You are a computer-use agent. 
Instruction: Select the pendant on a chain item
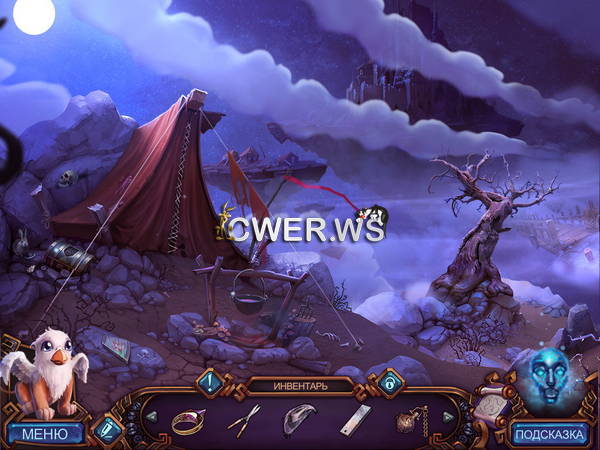click(x=410, y=420)
